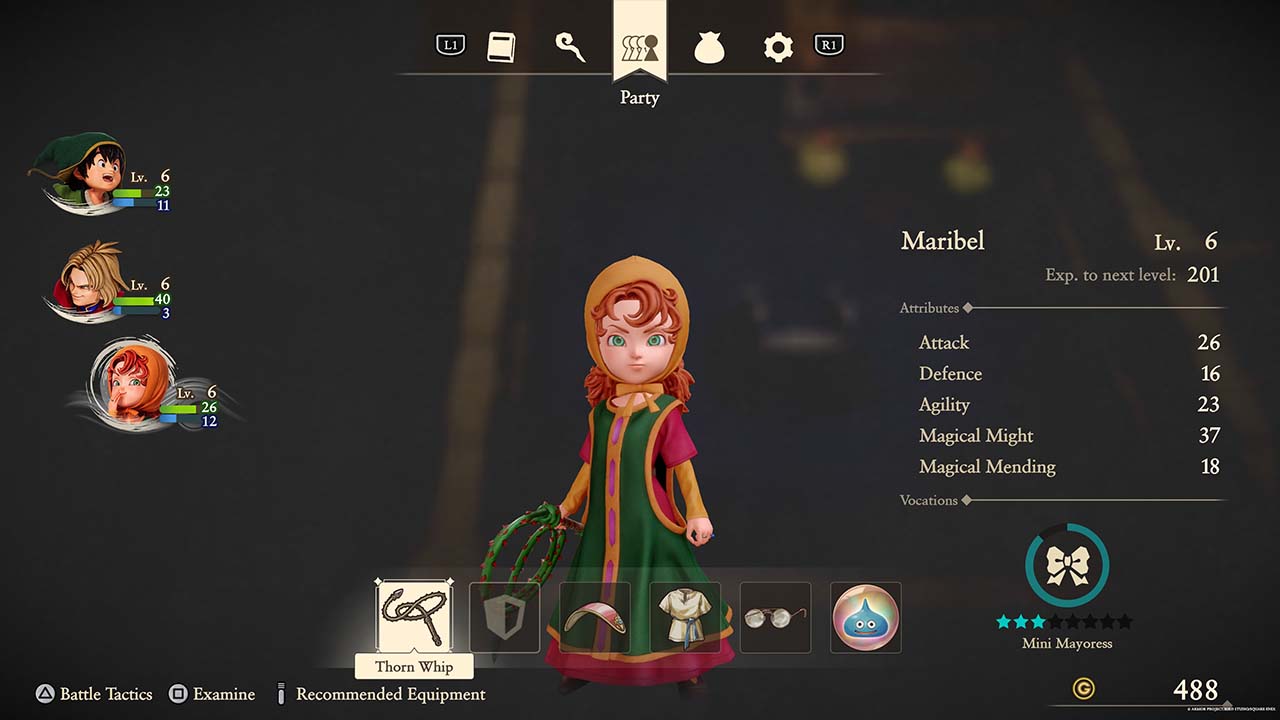This screenshot has width=1280, height=720.
Task: Select the headband equipment slot
Action: click(595, 618)
